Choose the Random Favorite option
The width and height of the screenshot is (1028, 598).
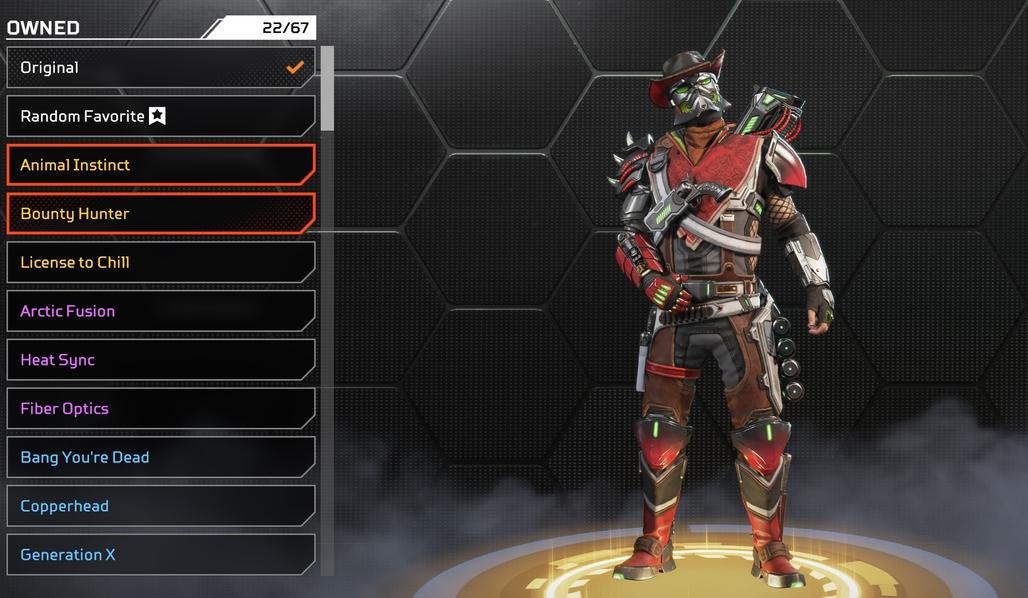click(160, 116)
